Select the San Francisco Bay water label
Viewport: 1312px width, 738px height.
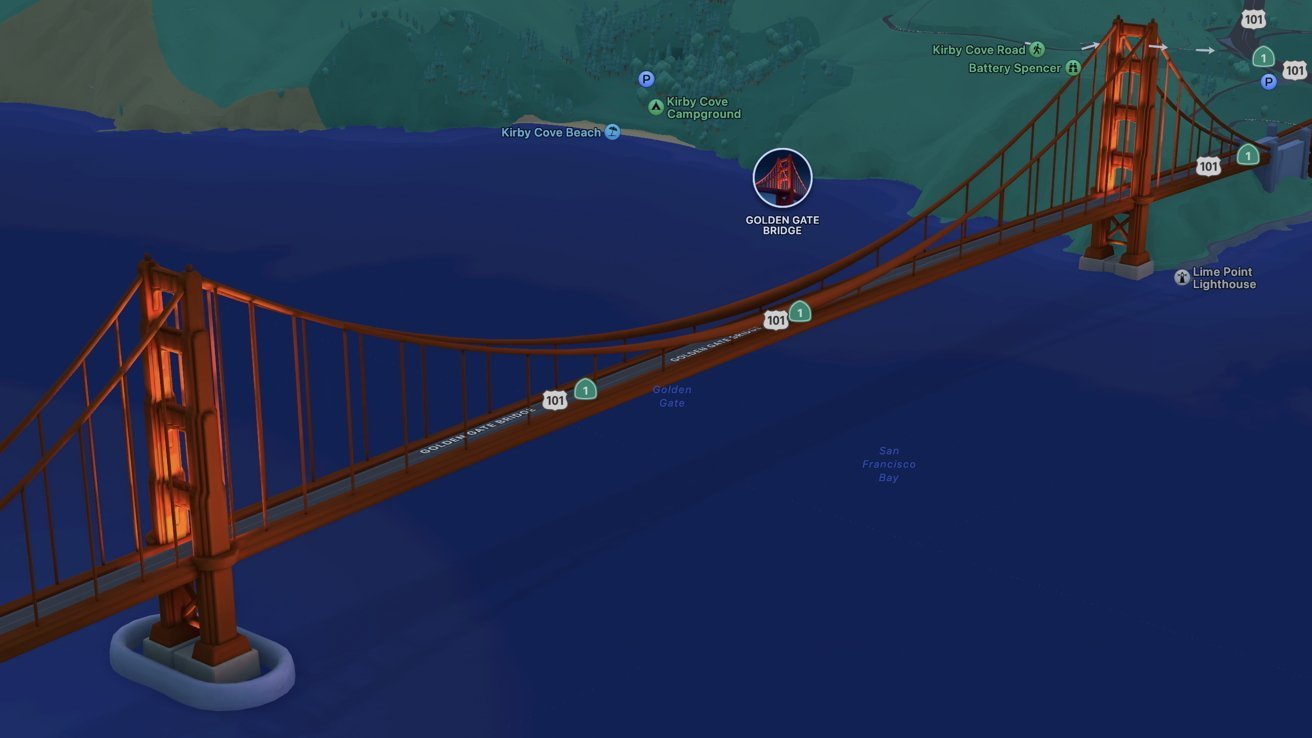coord(888,463)
